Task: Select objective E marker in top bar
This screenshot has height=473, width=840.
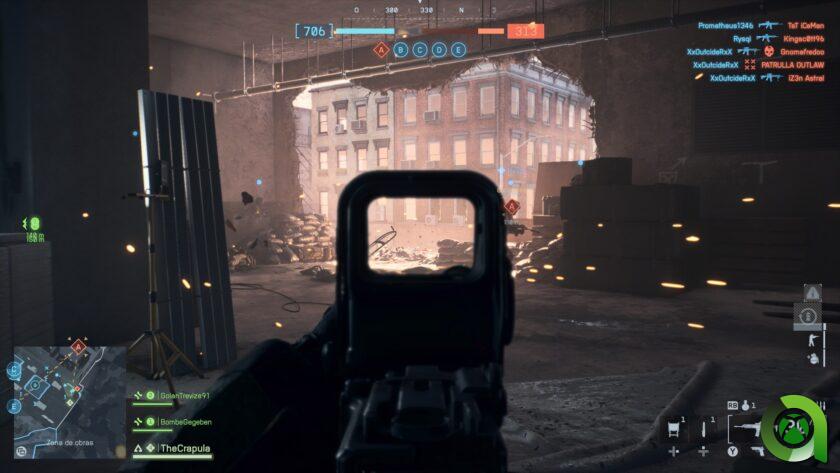Action: tap(458, 49)
